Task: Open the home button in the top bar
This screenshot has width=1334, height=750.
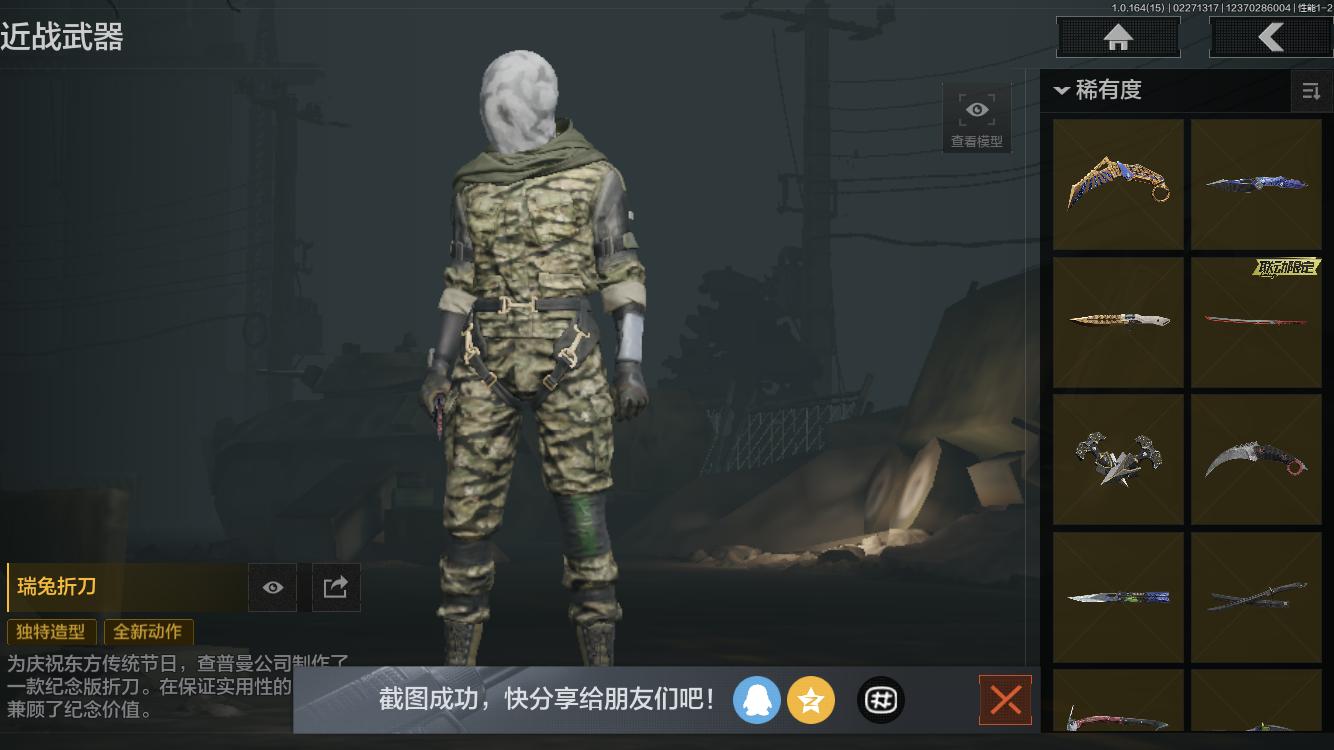Action: pos(1117,37)
